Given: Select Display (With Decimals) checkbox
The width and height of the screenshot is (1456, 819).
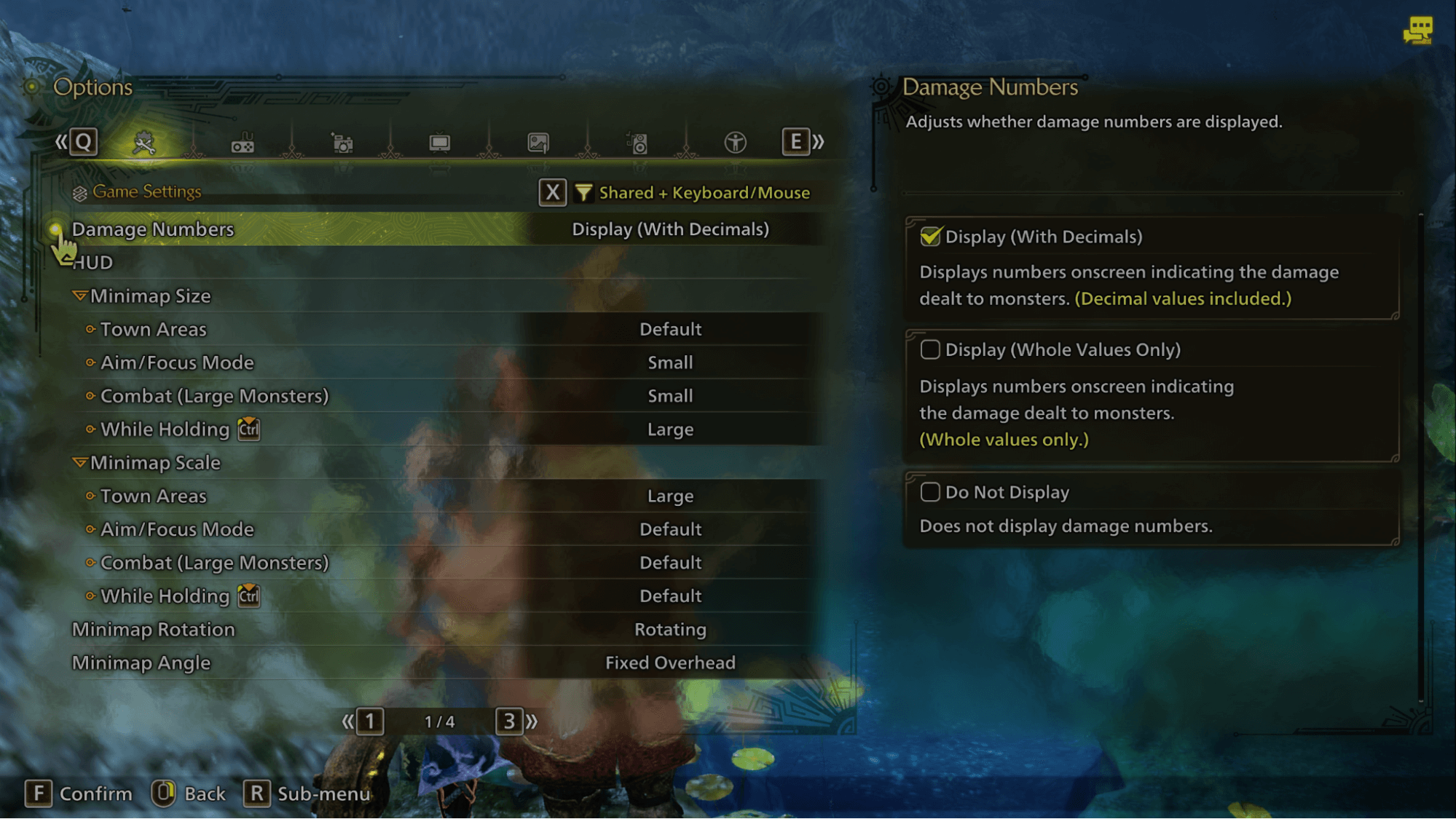Looking at the screenshot, I should tap(930, 237).
